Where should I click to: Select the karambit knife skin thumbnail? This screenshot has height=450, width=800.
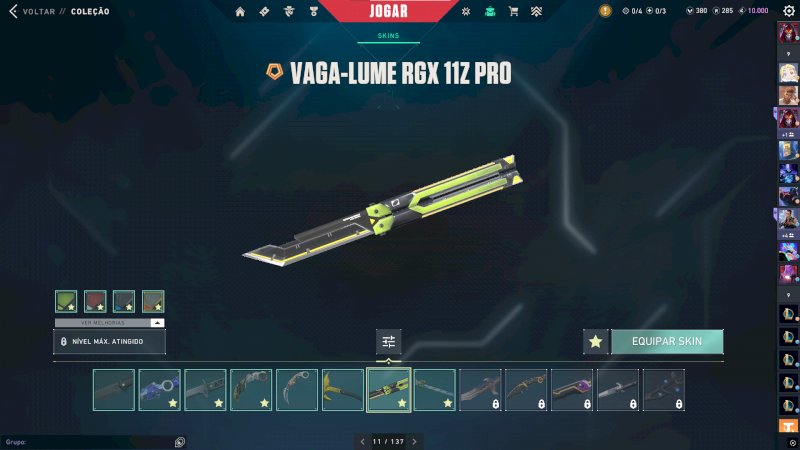297,390
